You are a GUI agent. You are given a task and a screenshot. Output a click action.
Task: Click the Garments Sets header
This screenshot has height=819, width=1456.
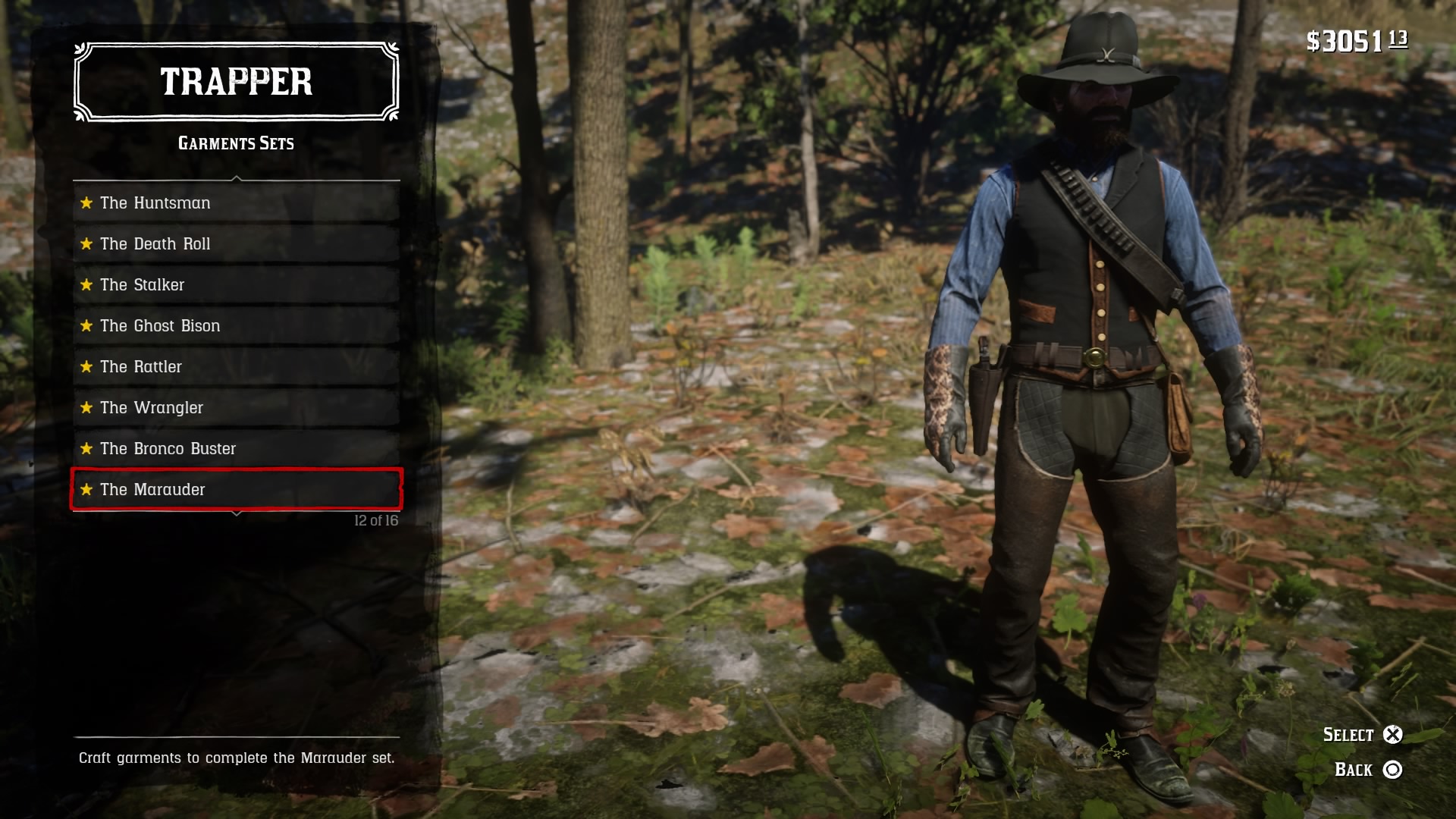(x=235, y=143)
